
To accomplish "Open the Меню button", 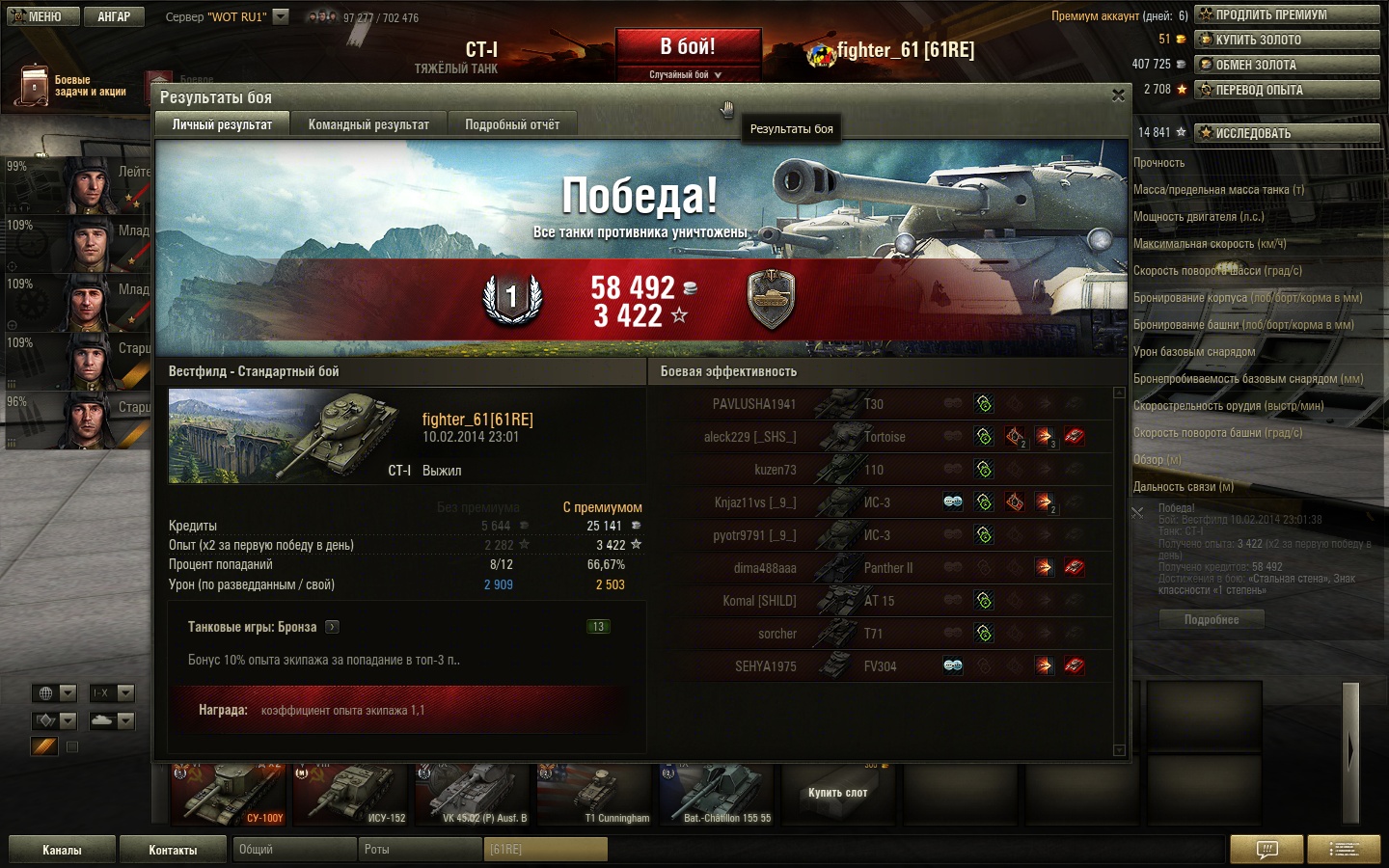I will click(x=39, y=16).
